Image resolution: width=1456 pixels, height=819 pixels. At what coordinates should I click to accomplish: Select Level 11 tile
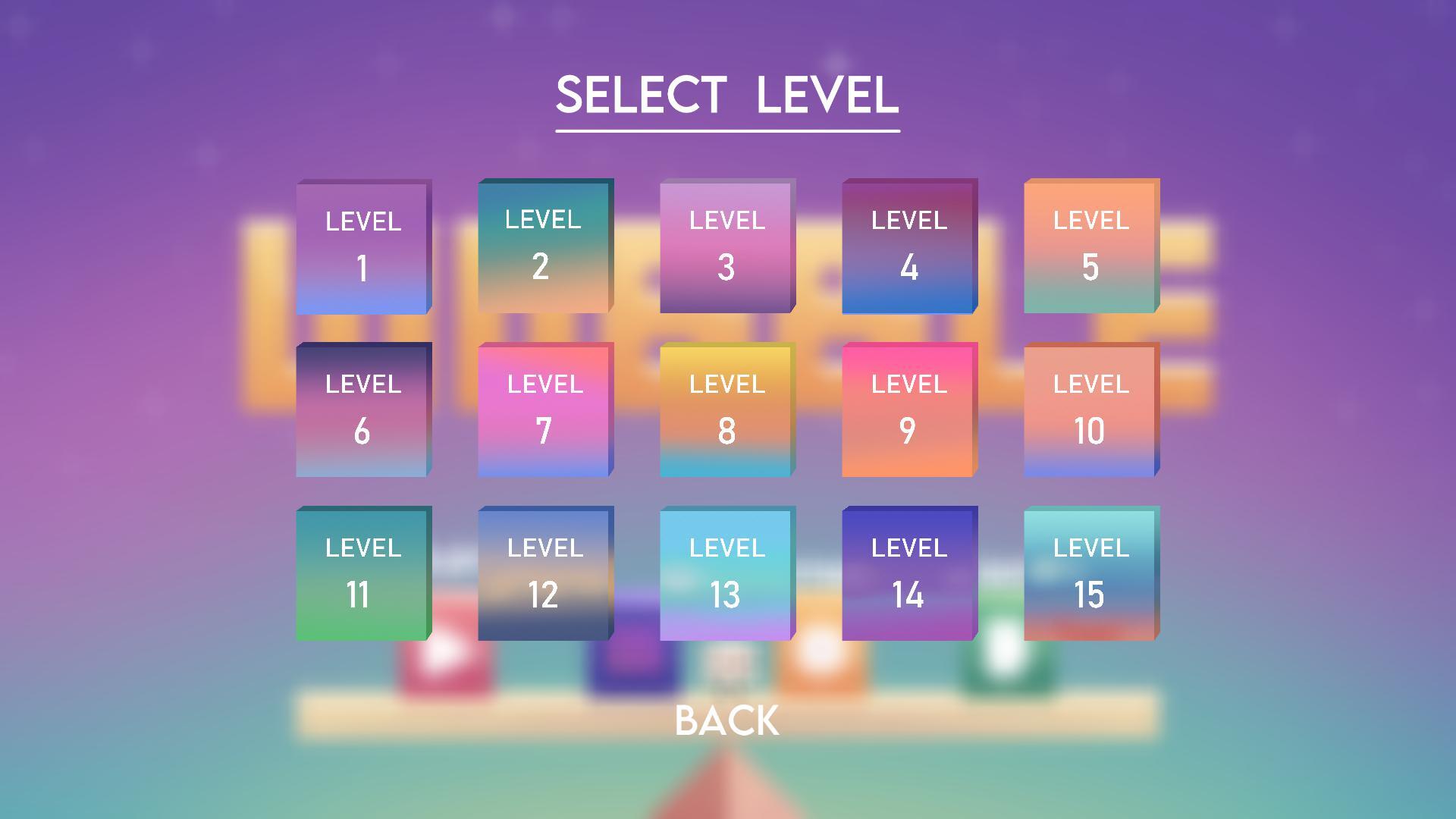tap(363, 573)
